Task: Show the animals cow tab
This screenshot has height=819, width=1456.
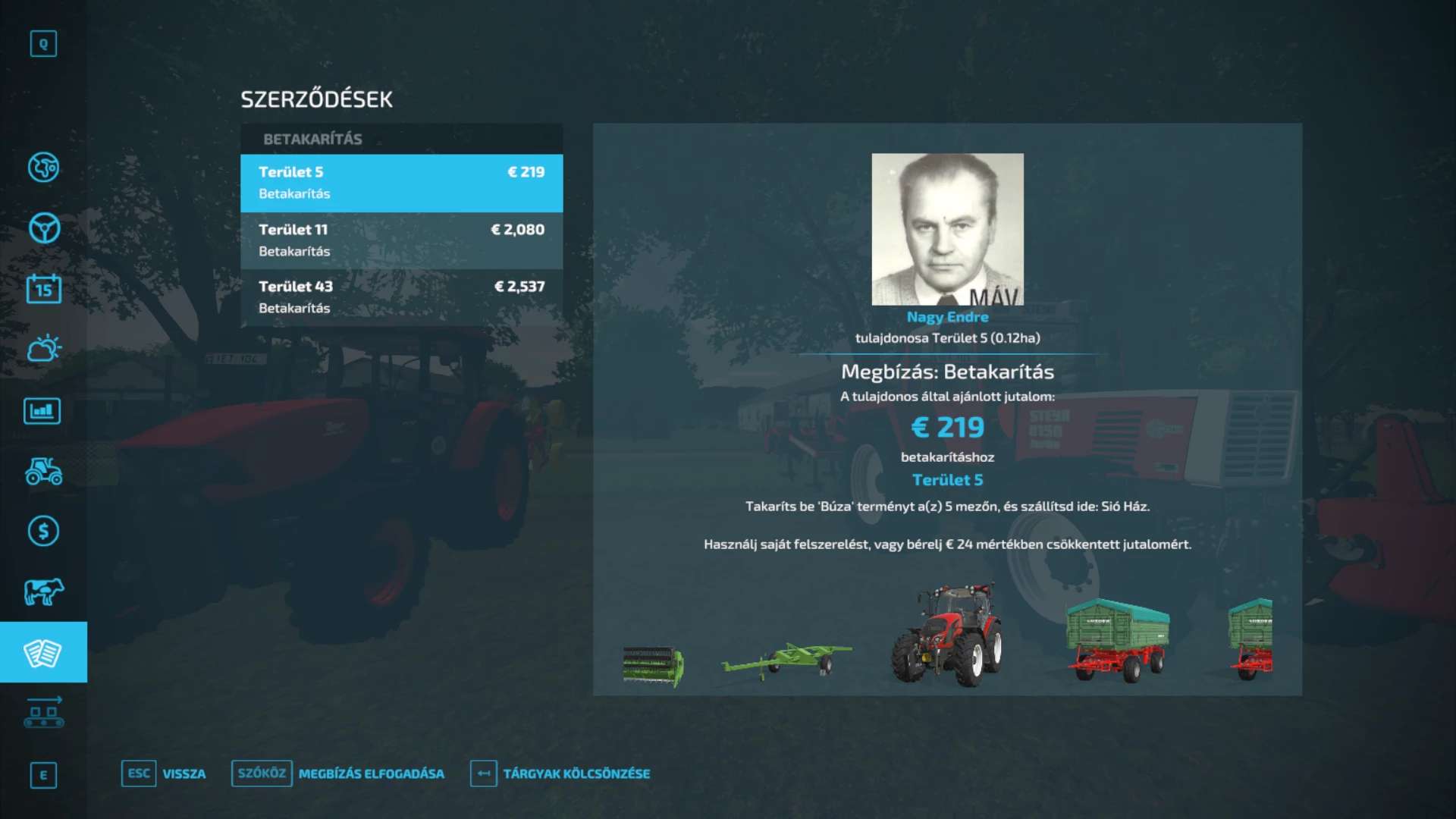Action: (43, 591)
